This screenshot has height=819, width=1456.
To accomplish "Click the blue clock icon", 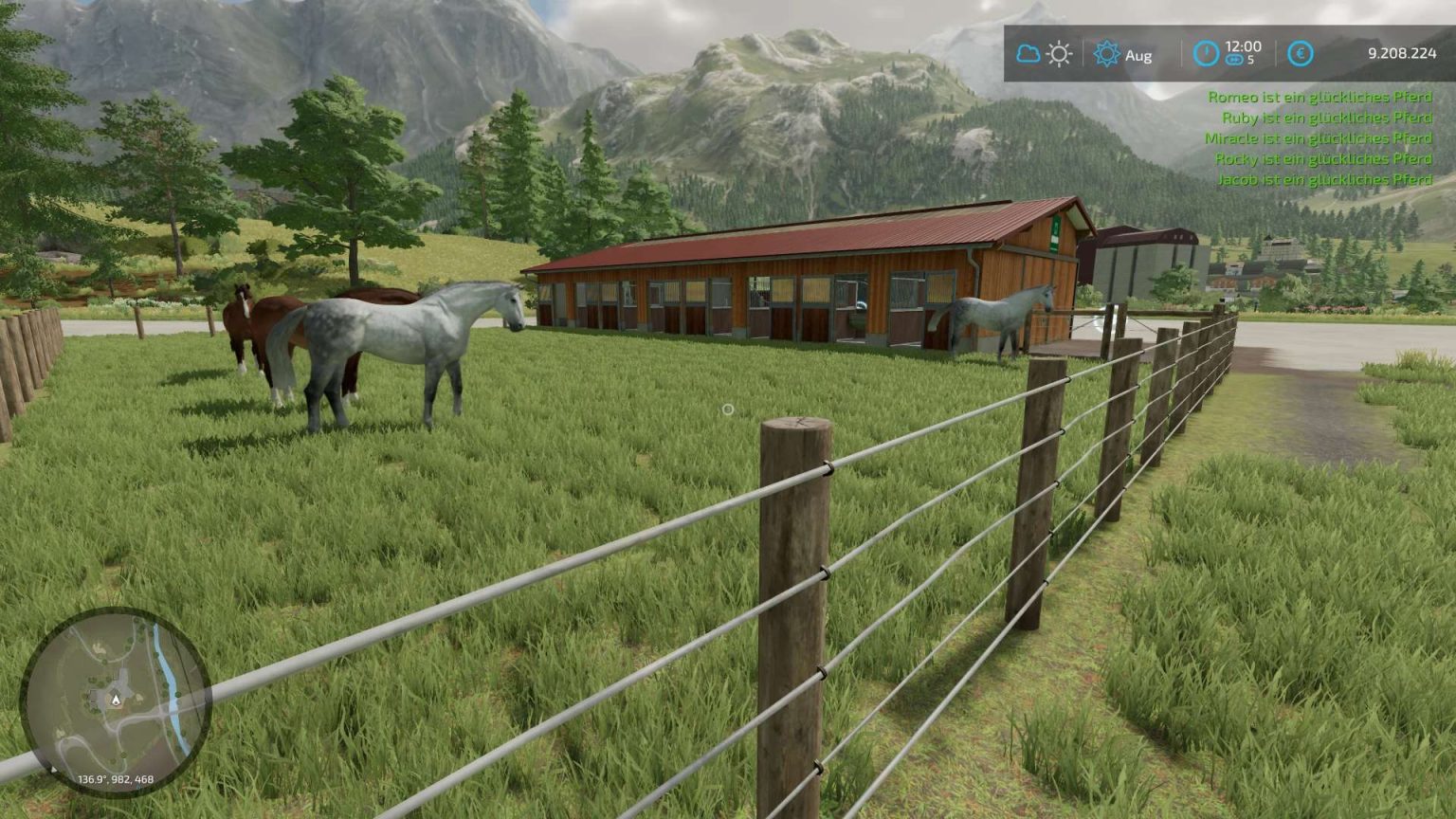I will click(1205, 54).
